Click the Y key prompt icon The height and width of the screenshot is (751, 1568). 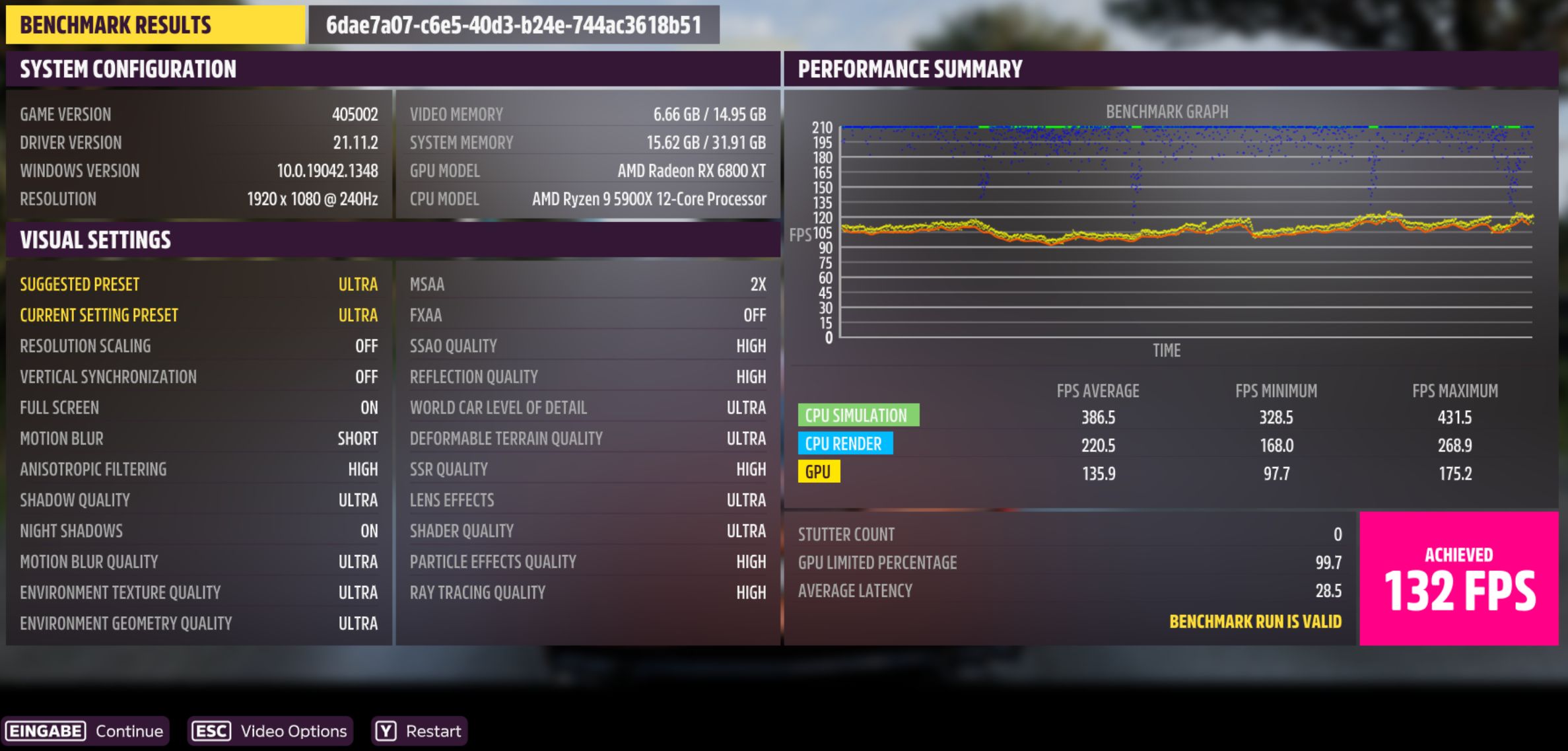click(x=386, y=731)
